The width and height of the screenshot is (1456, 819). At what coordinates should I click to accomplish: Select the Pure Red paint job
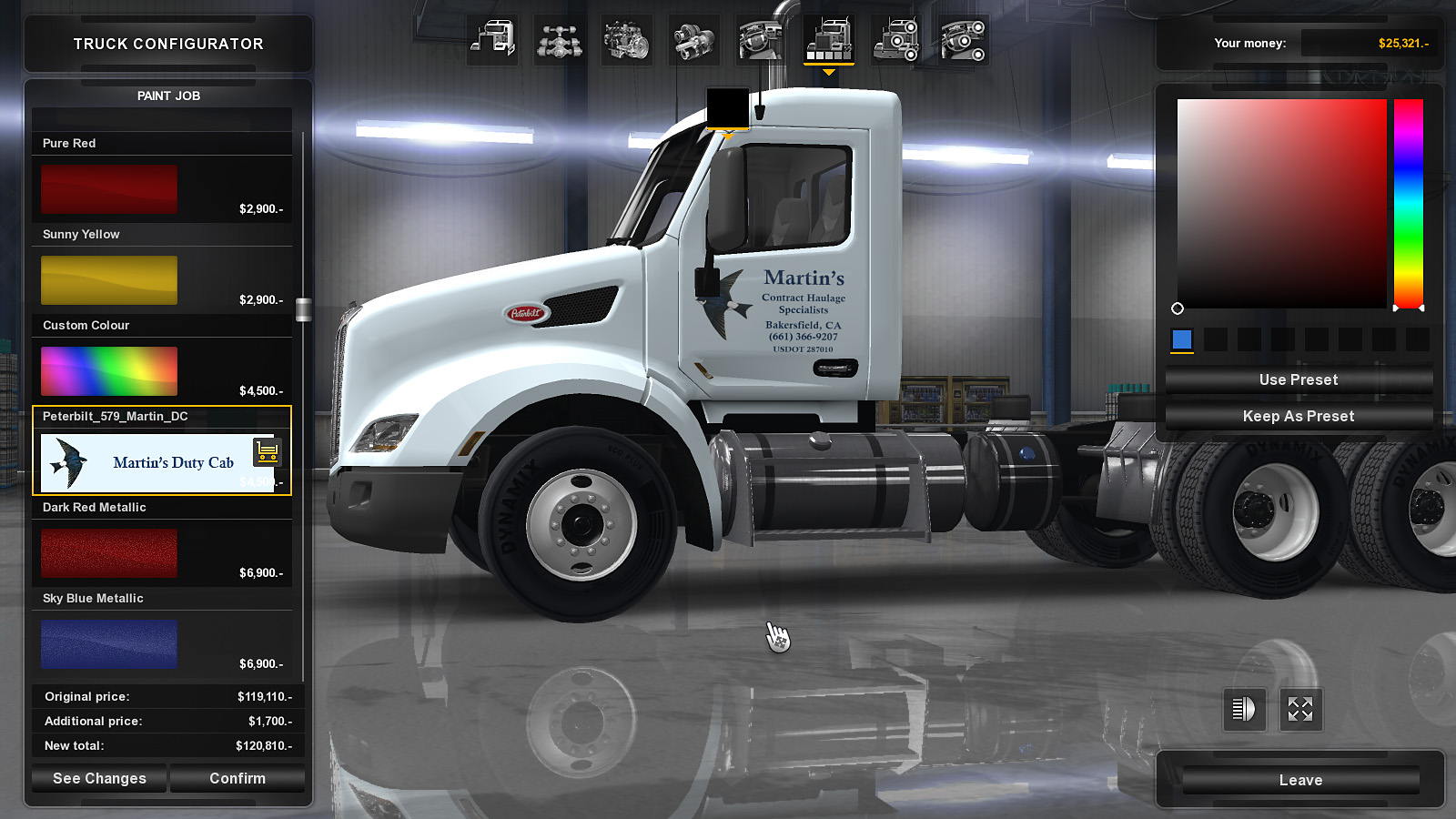click(x=109, y=188)
